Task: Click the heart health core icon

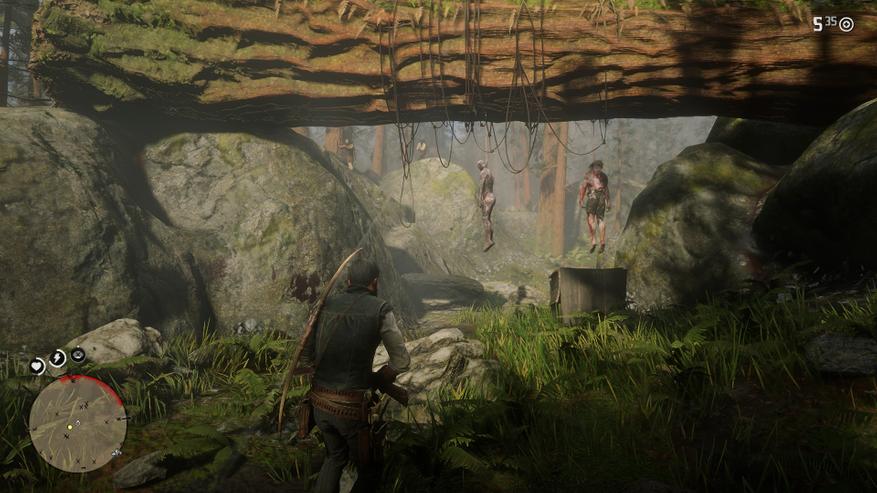Action: tap(38, 366)
